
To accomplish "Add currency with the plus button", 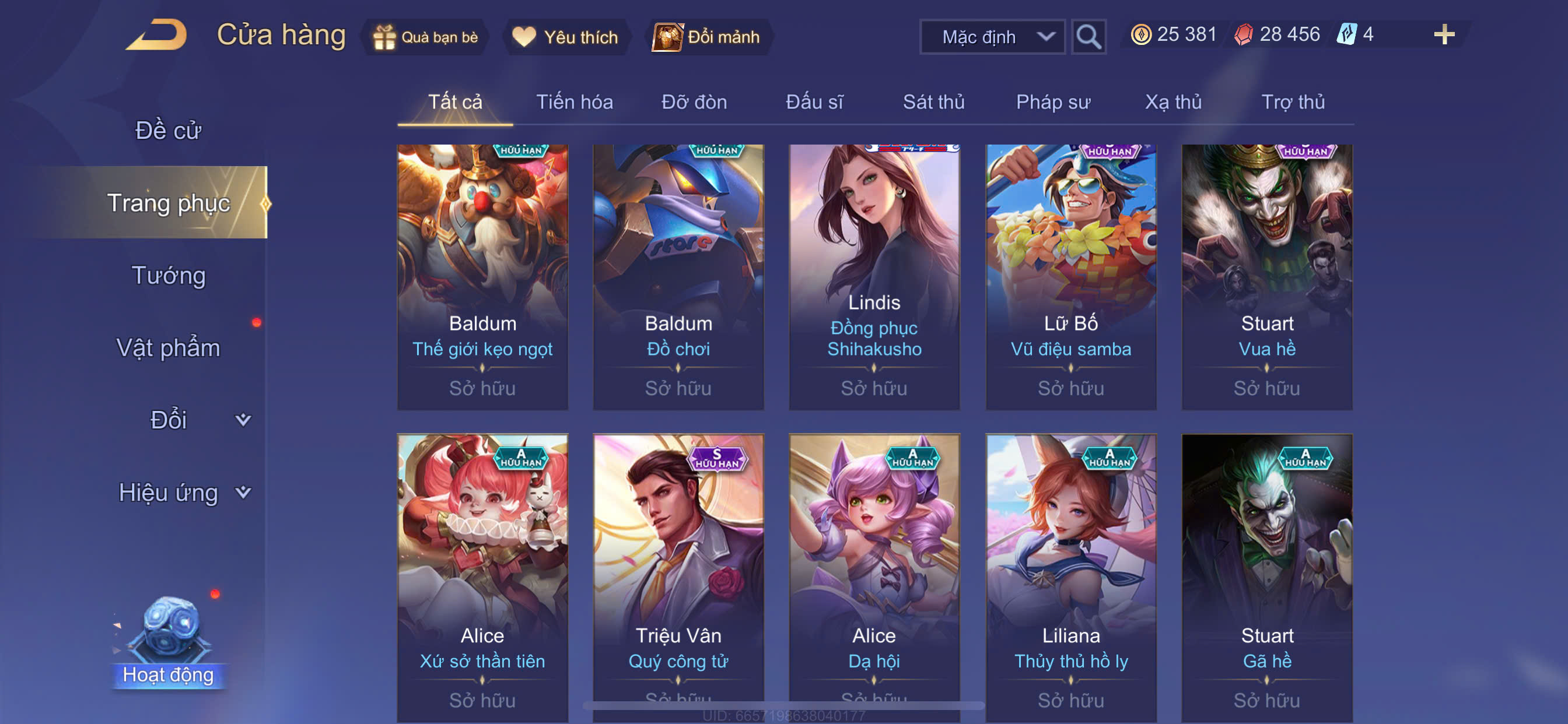I will coord(1444,34).
